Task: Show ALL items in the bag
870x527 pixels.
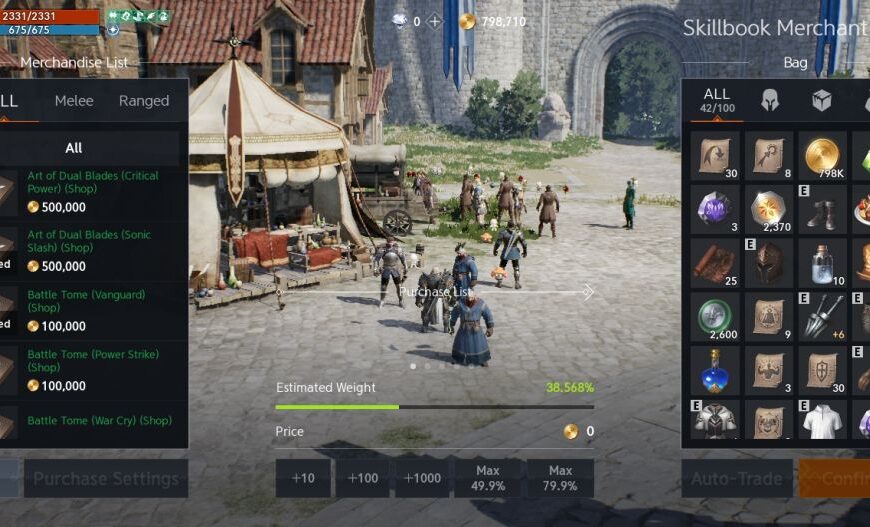Action: [716, 100]
